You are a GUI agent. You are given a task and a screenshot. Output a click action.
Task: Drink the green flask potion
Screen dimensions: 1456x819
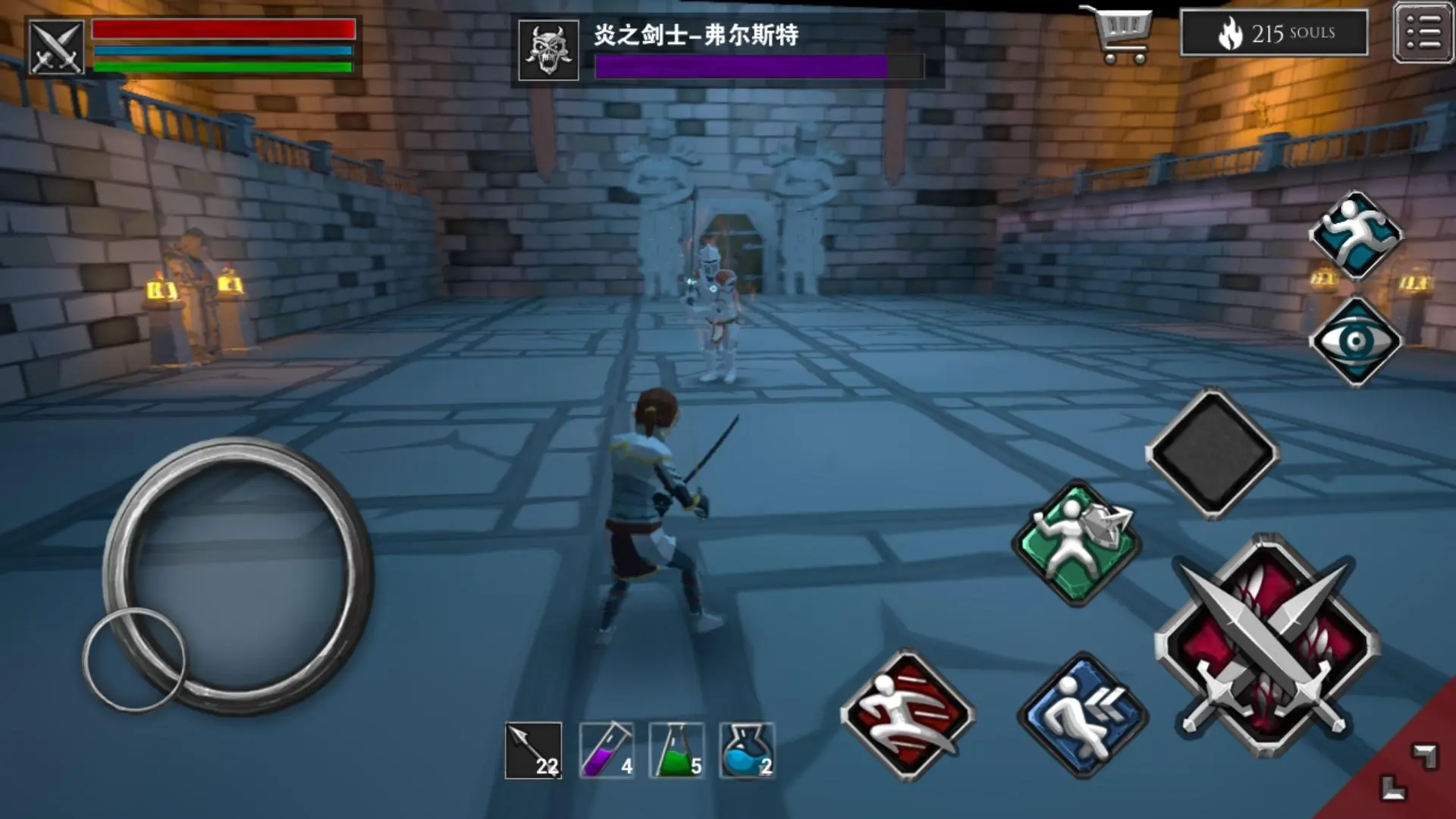click(677, 751)
